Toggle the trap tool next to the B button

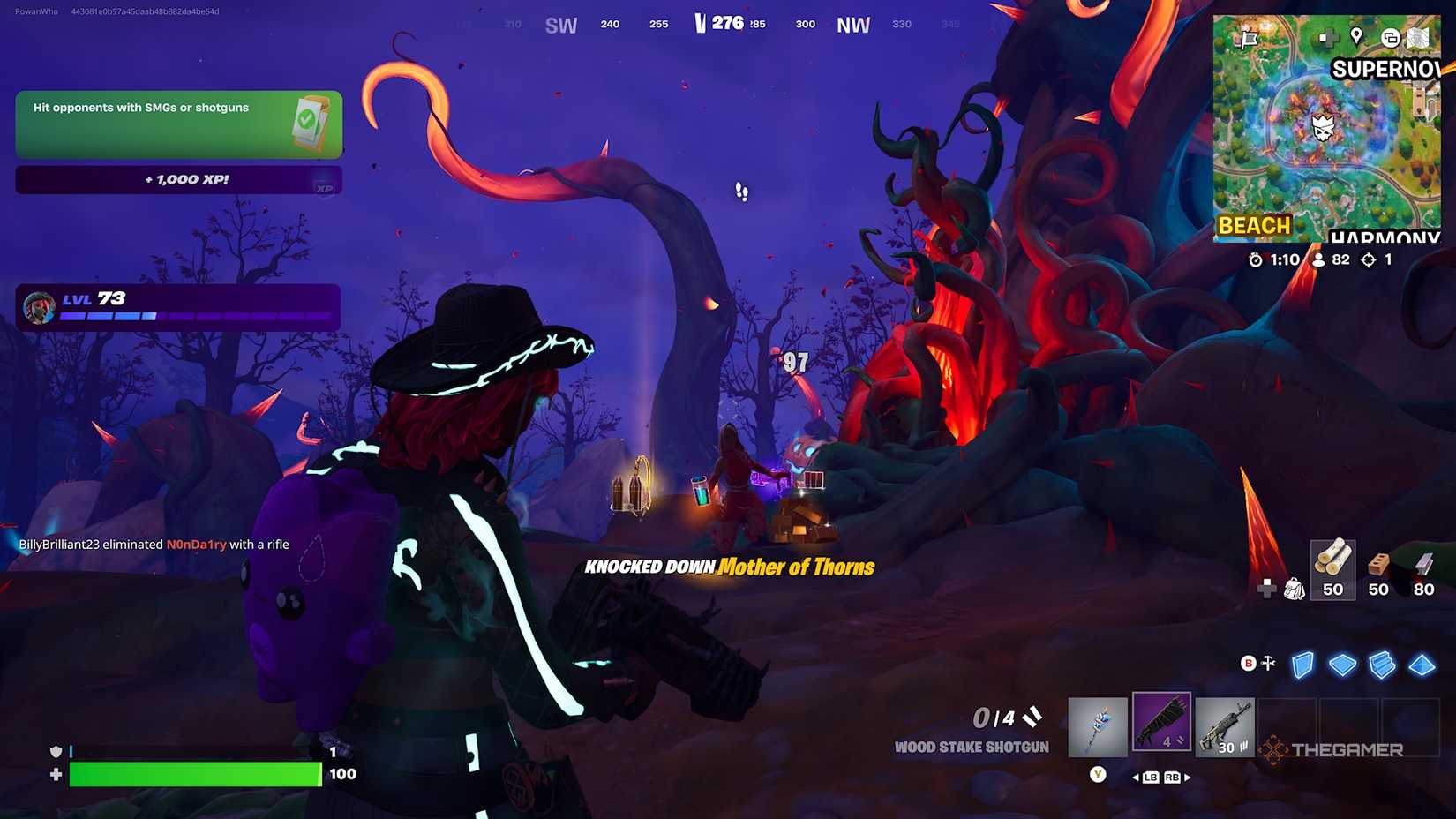point(1267,663)
